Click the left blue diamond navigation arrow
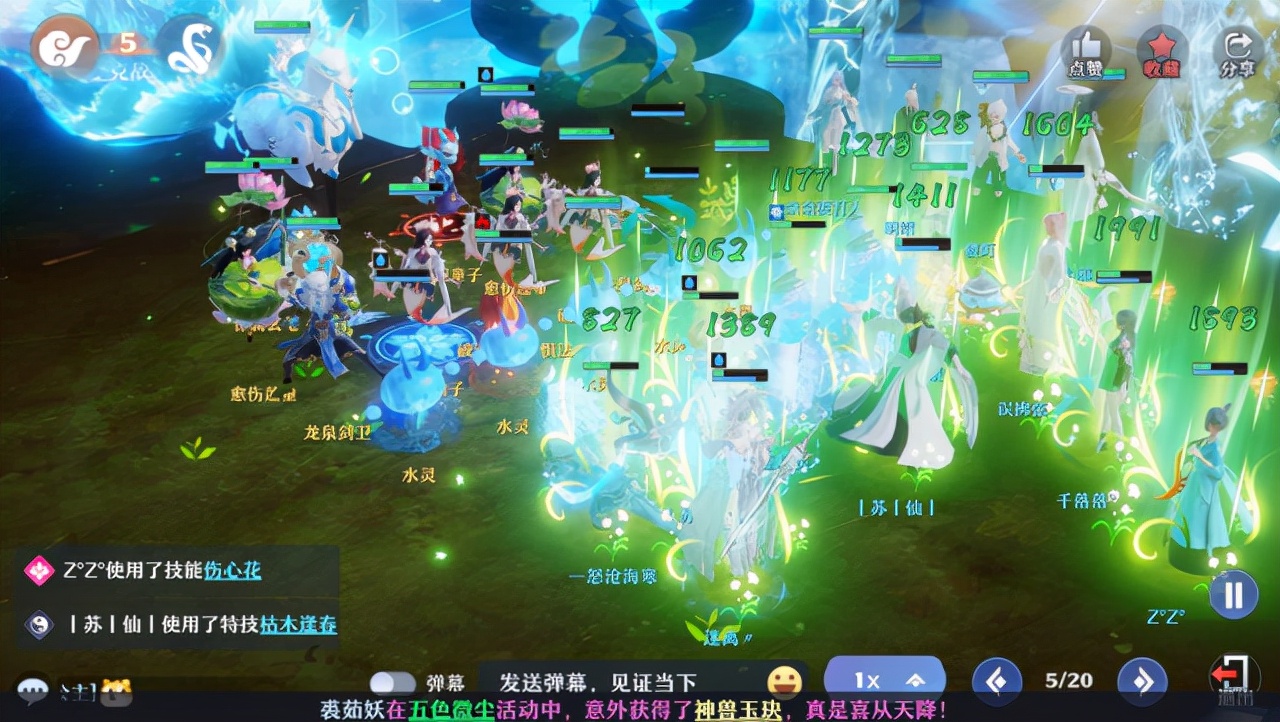The image size is (1280, 722). pyautogui.click(x=995, y=681)
